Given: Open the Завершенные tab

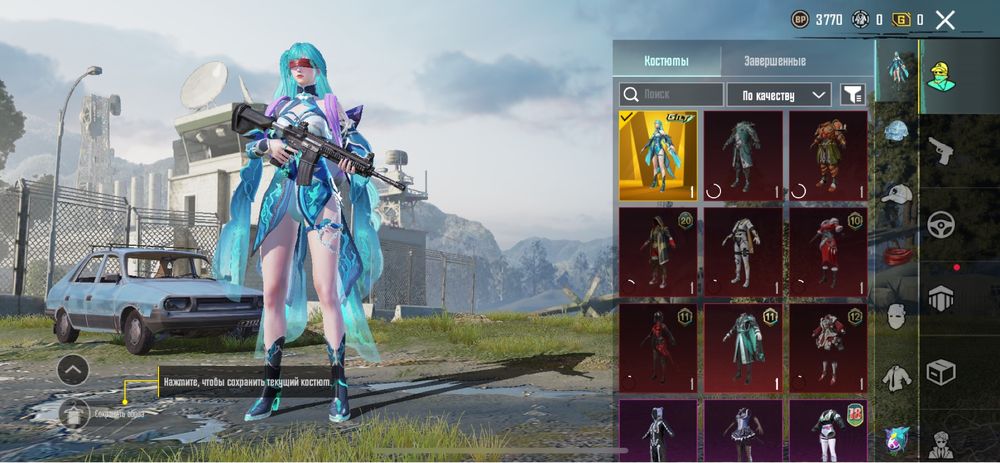Looking at the screenshot, I should pyautogui.click(x=774, y=61).
